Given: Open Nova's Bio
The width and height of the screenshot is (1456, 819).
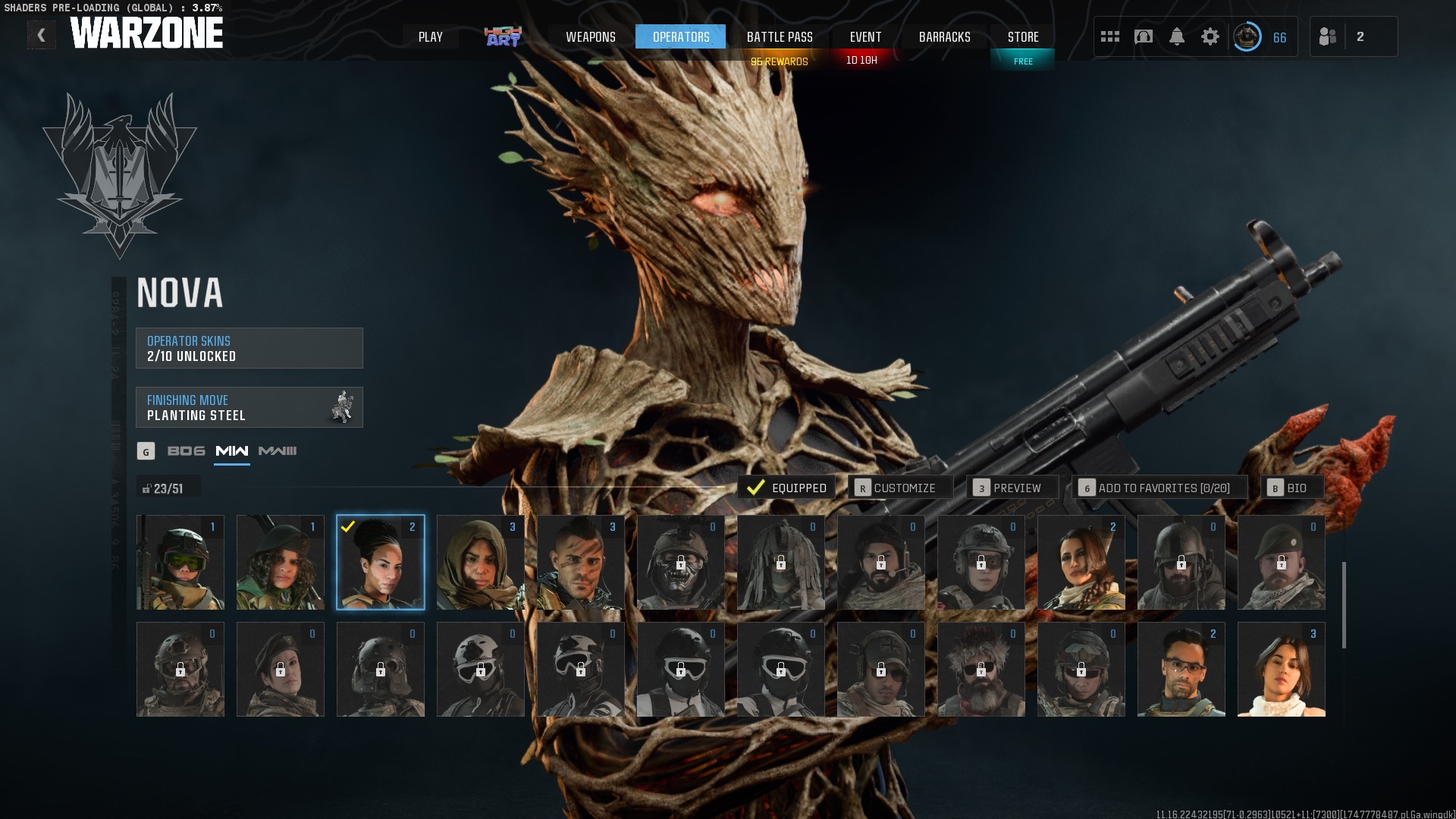Looking at the screenshot, I should tap(1294, 488).
